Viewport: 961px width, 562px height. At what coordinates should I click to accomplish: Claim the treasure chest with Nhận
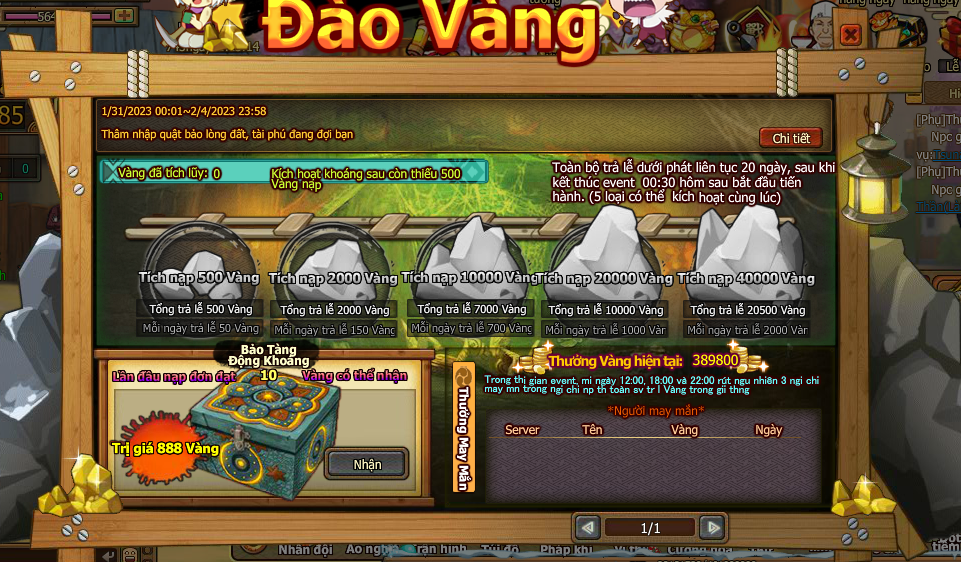coord(367,464)
